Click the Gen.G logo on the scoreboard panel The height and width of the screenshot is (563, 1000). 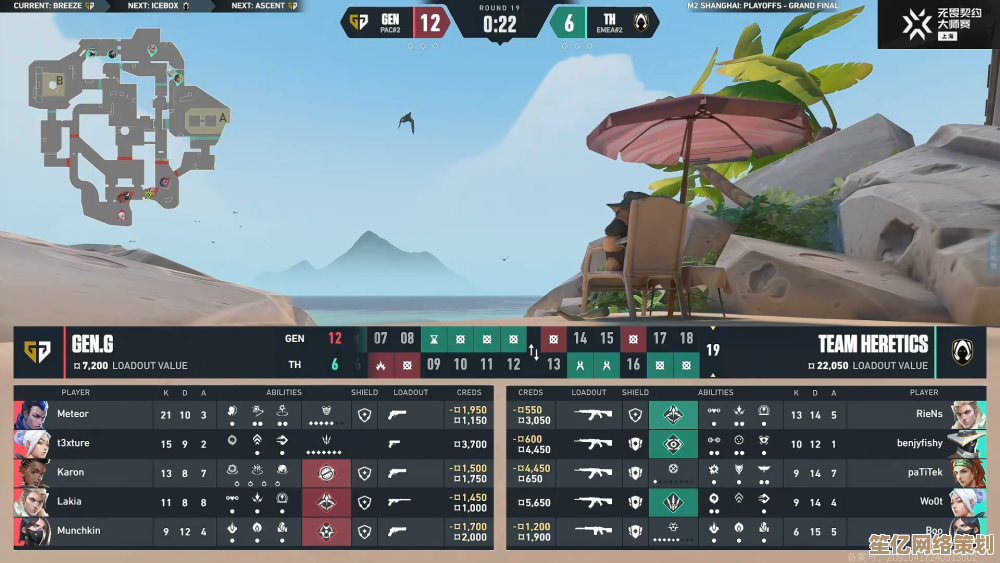coord(38,352)
